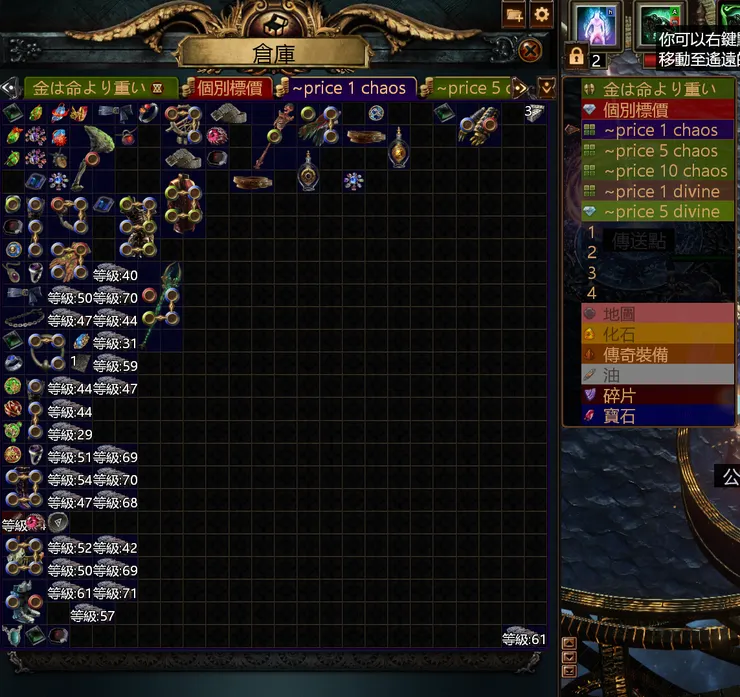
Task: Open the ~price 1 divine tab entry
Action: pyautogui.click(x=661, y=191)
